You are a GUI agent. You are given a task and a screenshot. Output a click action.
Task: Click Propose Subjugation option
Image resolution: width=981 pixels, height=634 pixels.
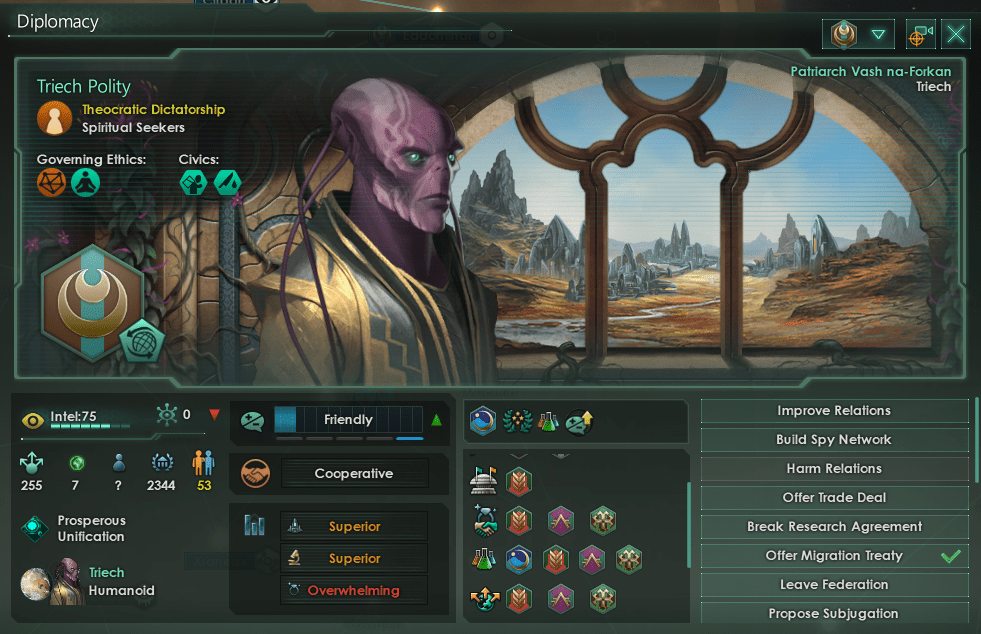point(834,613)
